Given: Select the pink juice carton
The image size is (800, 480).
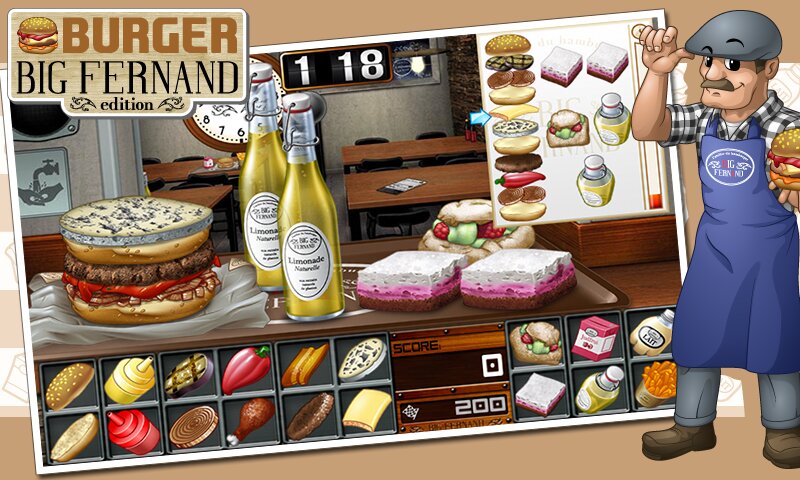Looking at the screenshot, I should [597, 337].
